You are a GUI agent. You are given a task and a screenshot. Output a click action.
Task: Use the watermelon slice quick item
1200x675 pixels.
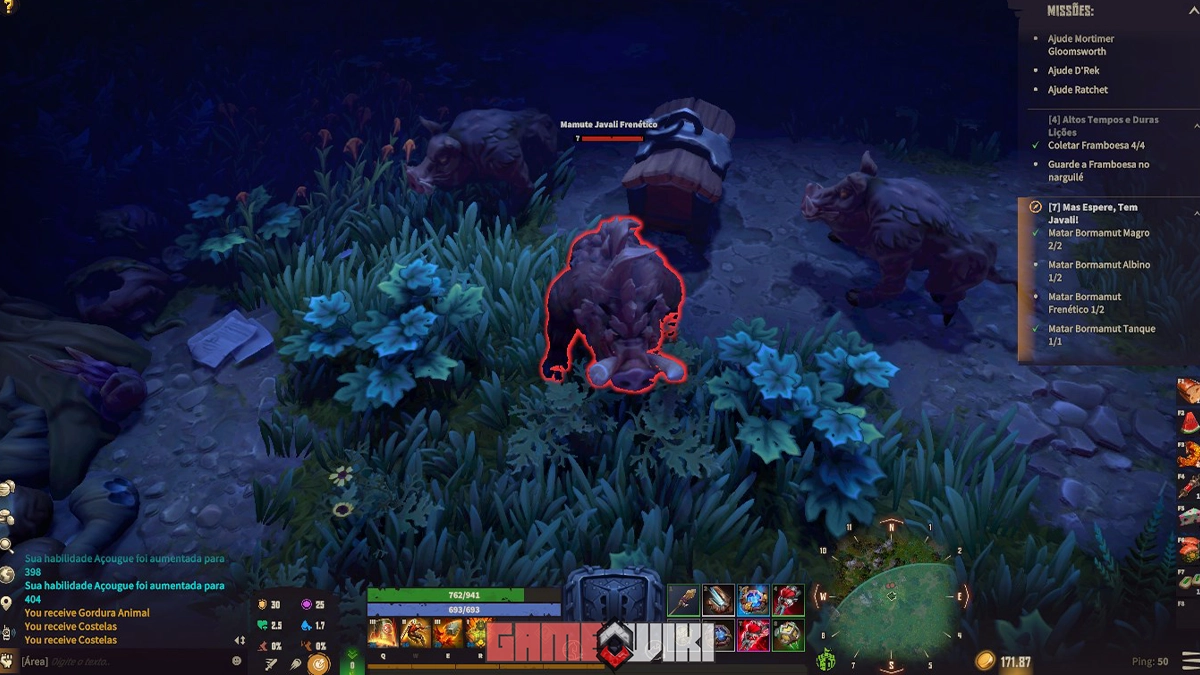pos(1188,422)
